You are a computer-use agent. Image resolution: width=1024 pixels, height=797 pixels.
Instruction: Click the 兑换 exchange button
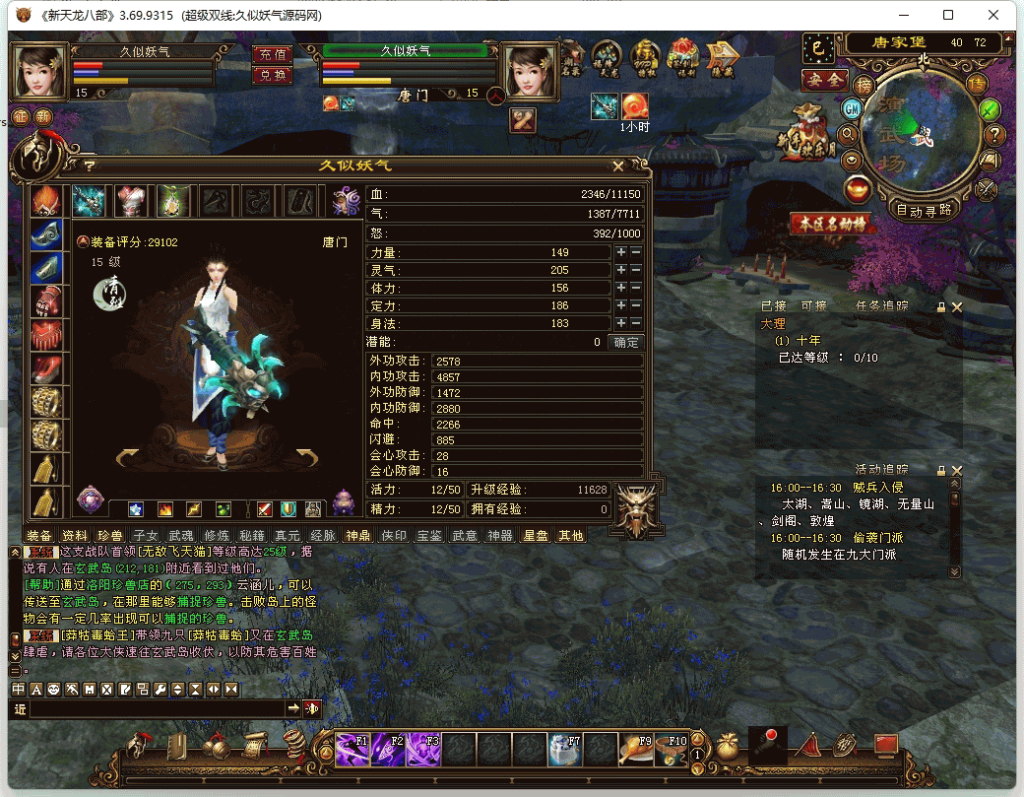[272, 75]
